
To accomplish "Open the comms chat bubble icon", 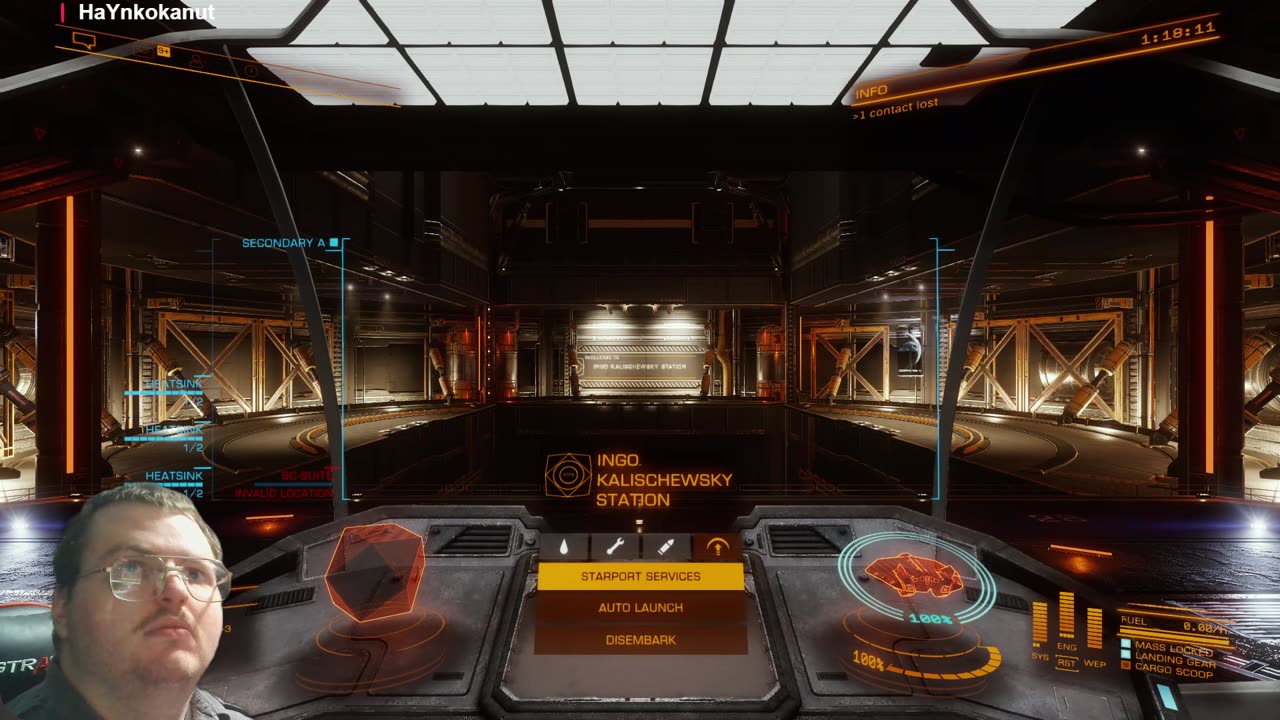I will tap(84, 41).
